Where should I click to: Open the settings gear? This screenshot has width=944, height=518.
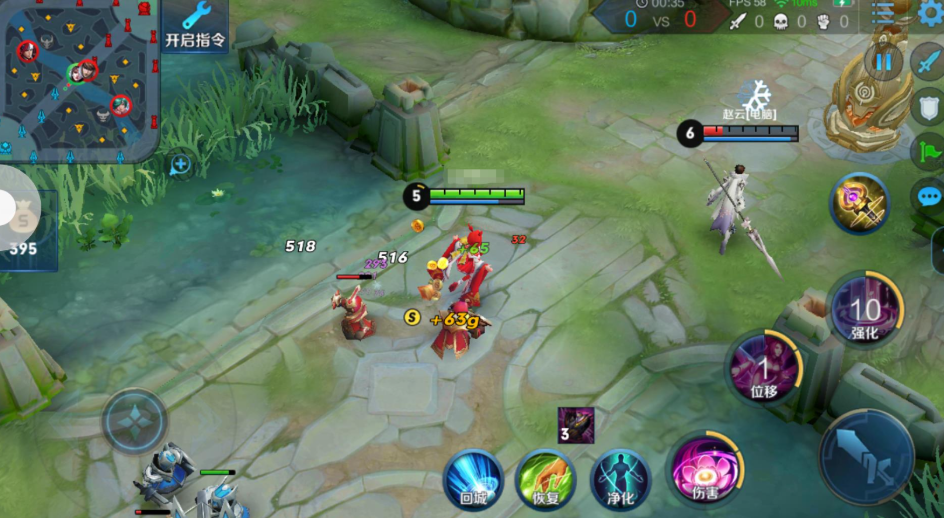[x=932, y=12]
